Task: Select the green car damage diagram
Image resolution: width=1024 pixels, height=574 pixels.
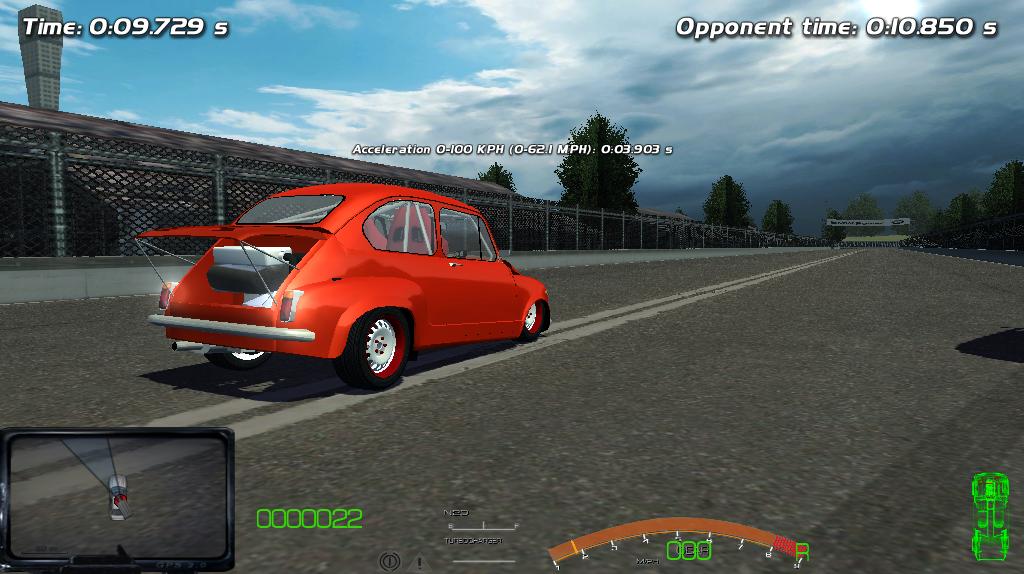Action: (989, 517)
